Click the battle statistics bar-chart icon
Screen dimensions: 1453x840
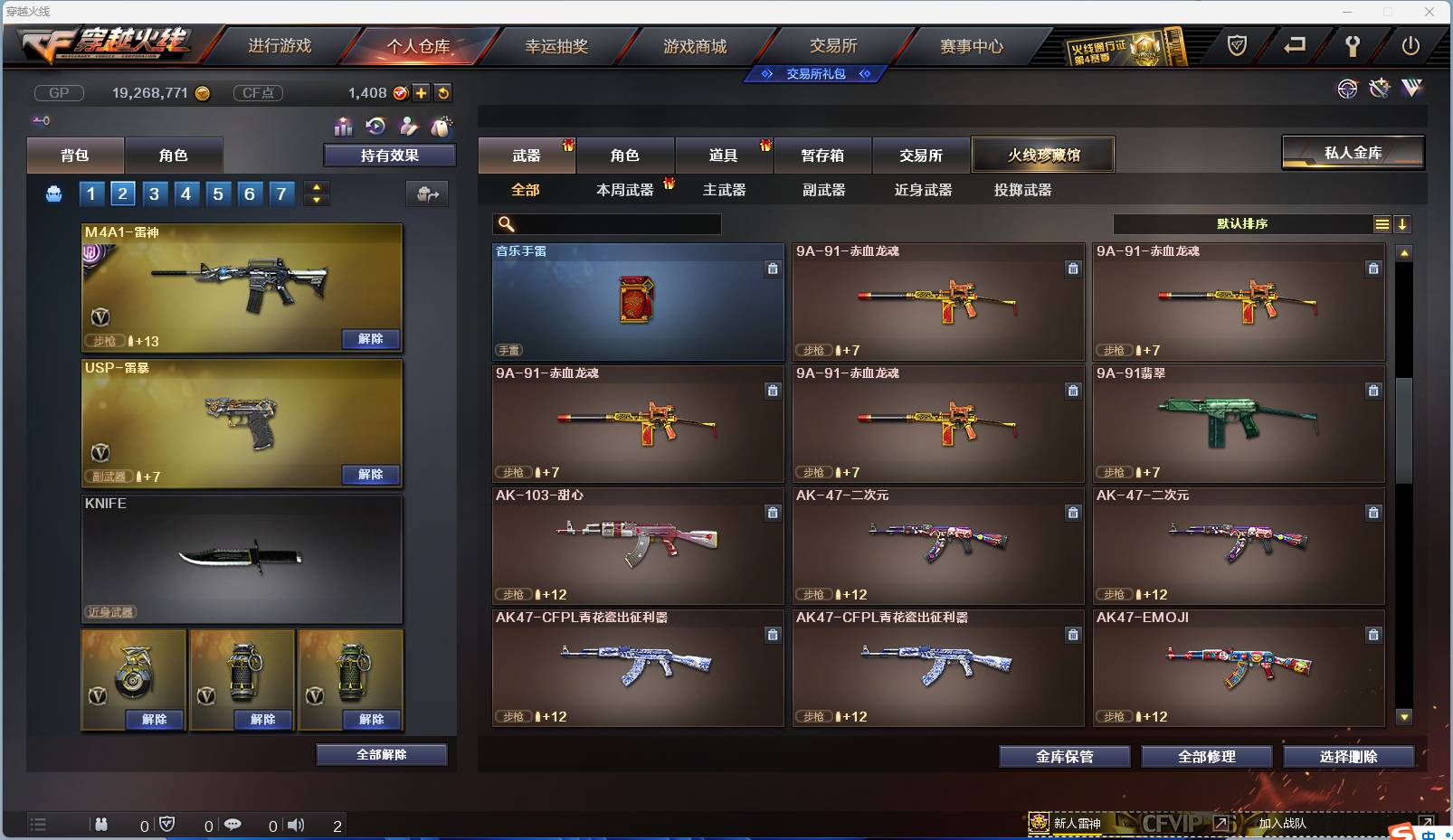coord(344,127)
